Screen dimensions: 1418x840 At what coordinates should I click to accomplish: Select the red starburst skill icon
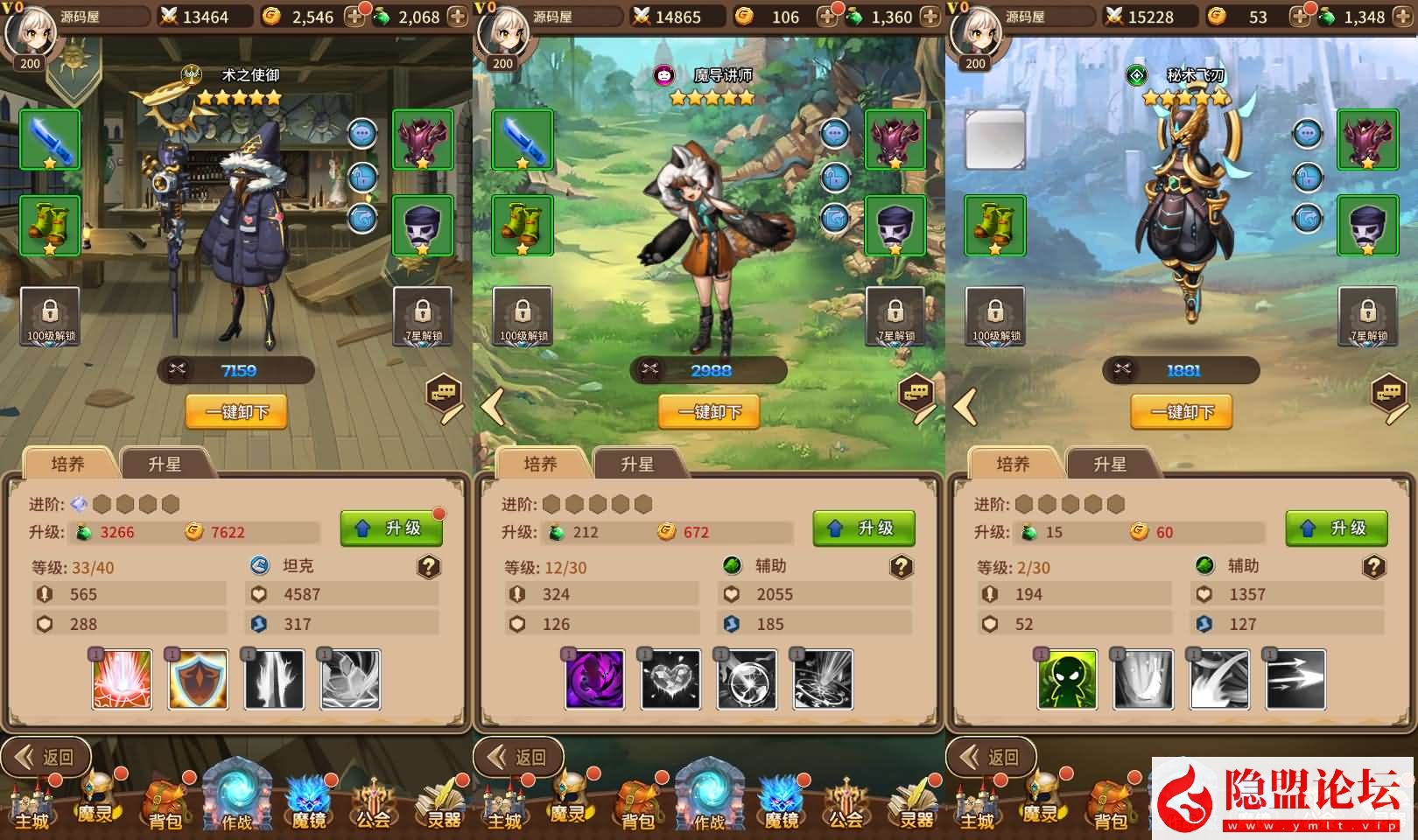point(123,679)
